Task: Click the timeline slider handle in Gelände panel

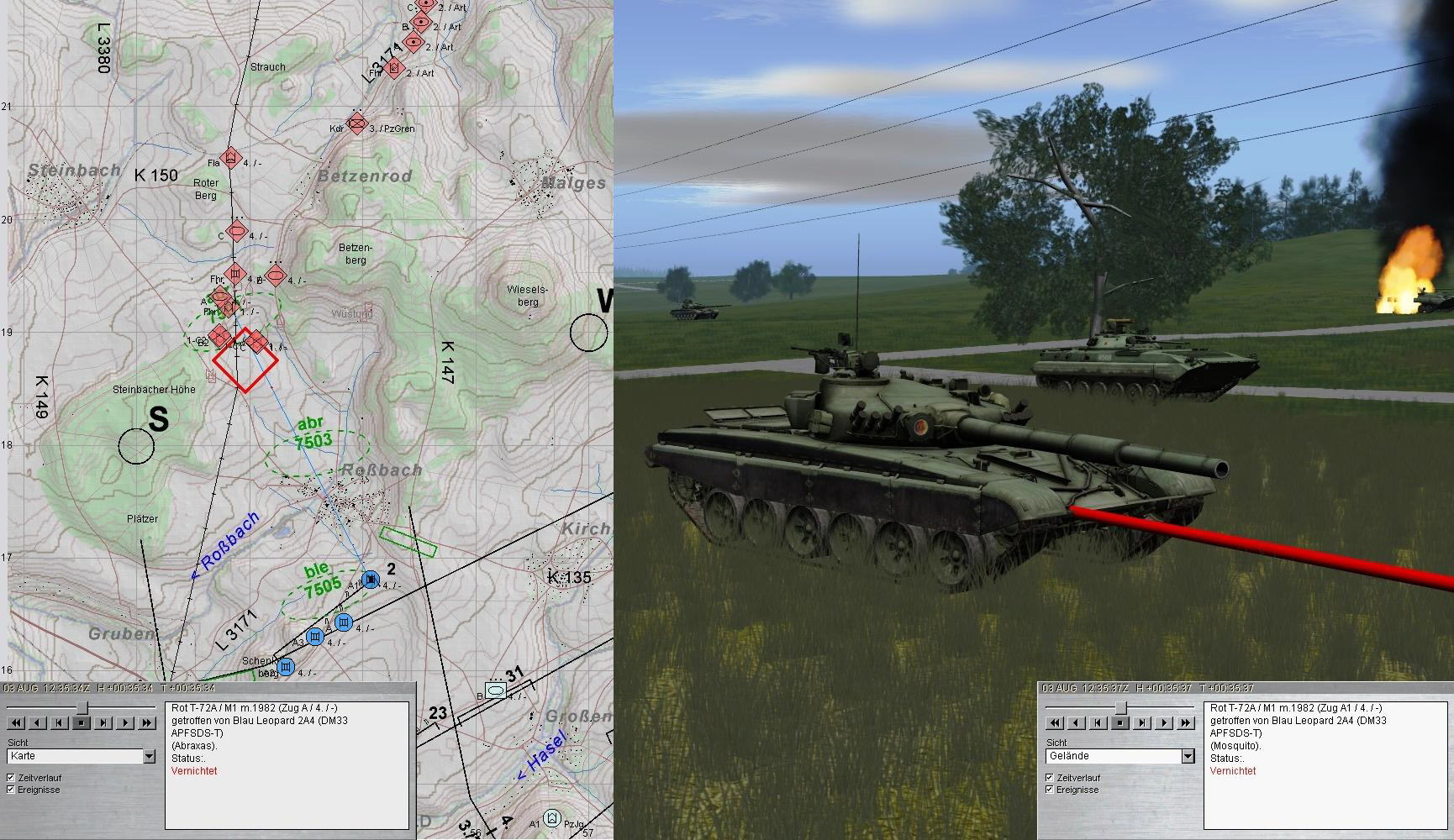Action: [x=1120, y=707]
